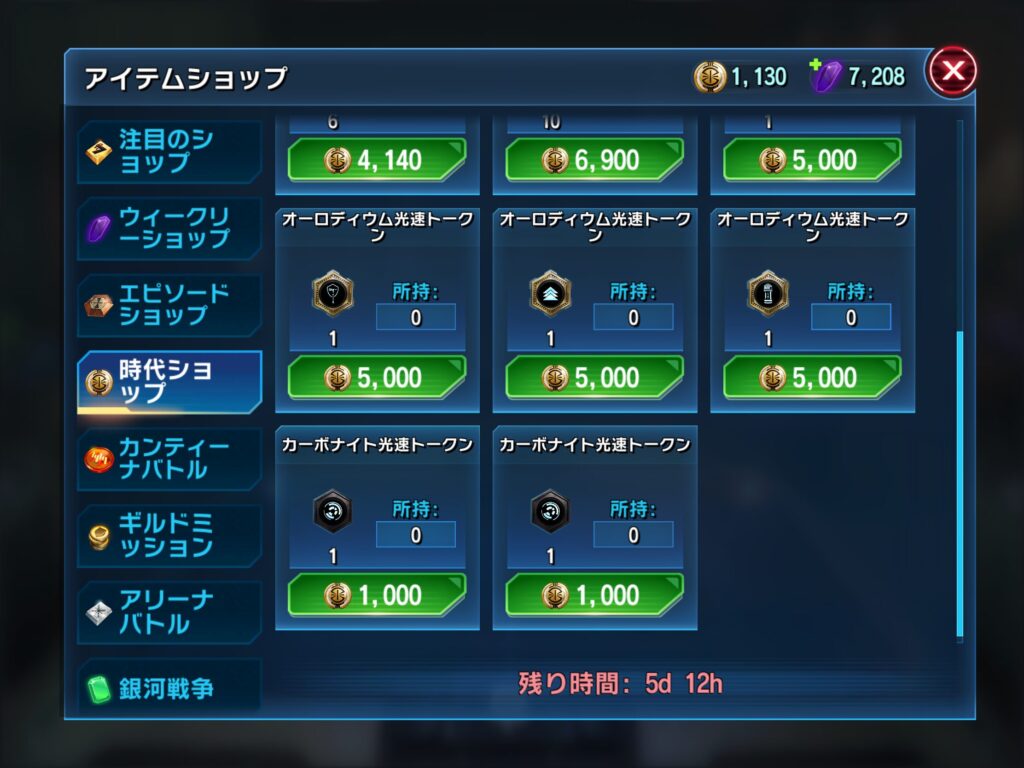Open the 注目のショップ tab
Image resolution: width=1024 pixels, height=768 pixels.
tap(170, 151)
